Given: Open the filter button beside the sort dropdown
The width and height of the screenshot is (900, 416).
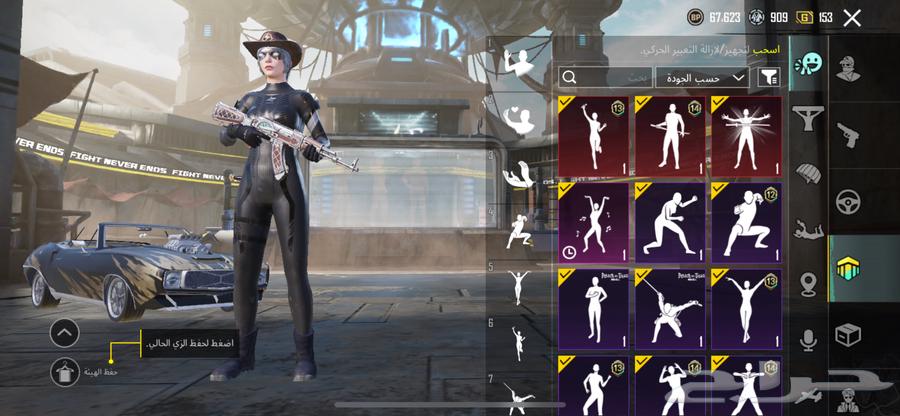Looking at the screenshot, I should tap(769, 76).
